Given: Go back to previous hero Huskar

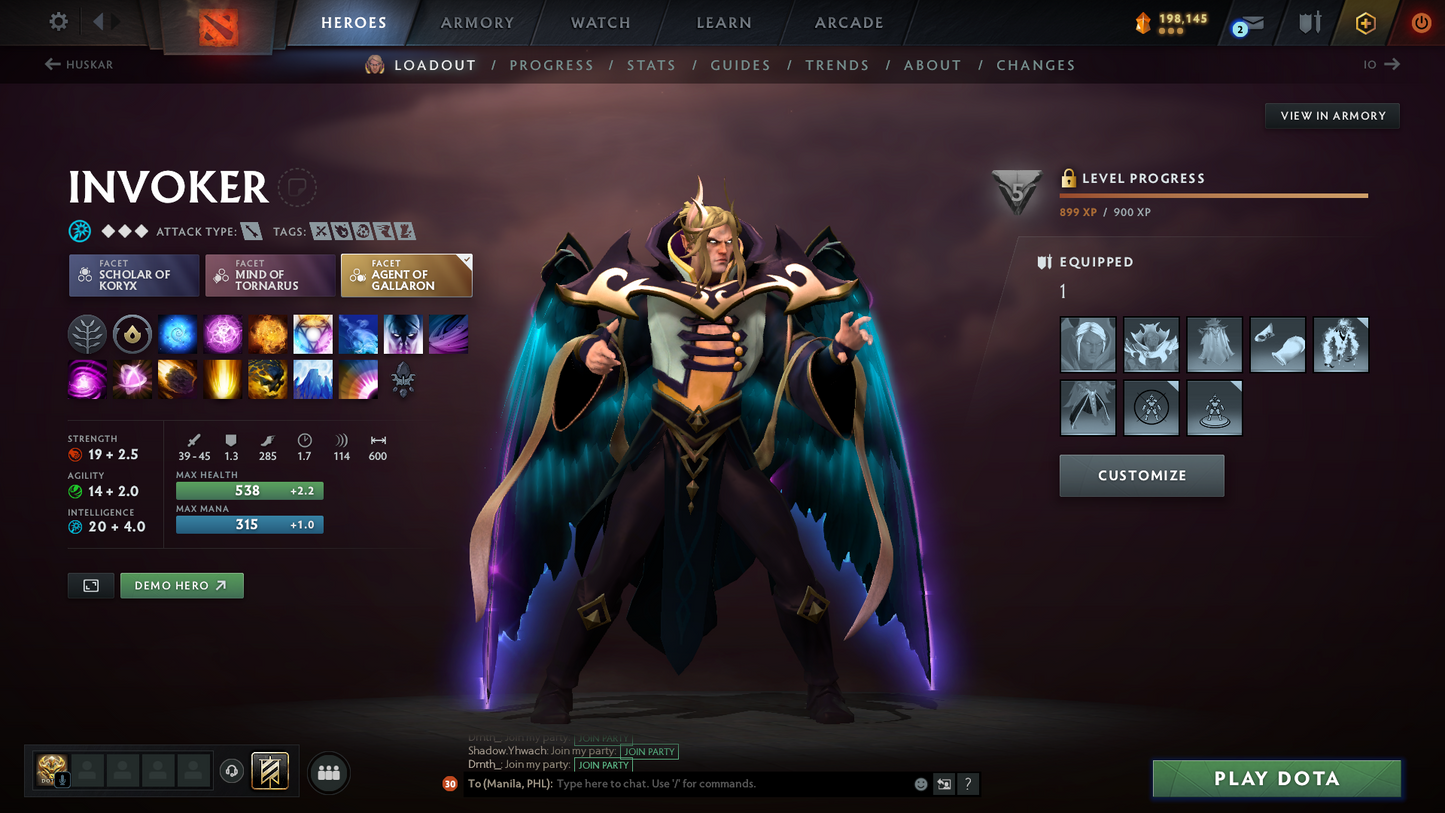Looking at the screenshot, I should 79,64.
